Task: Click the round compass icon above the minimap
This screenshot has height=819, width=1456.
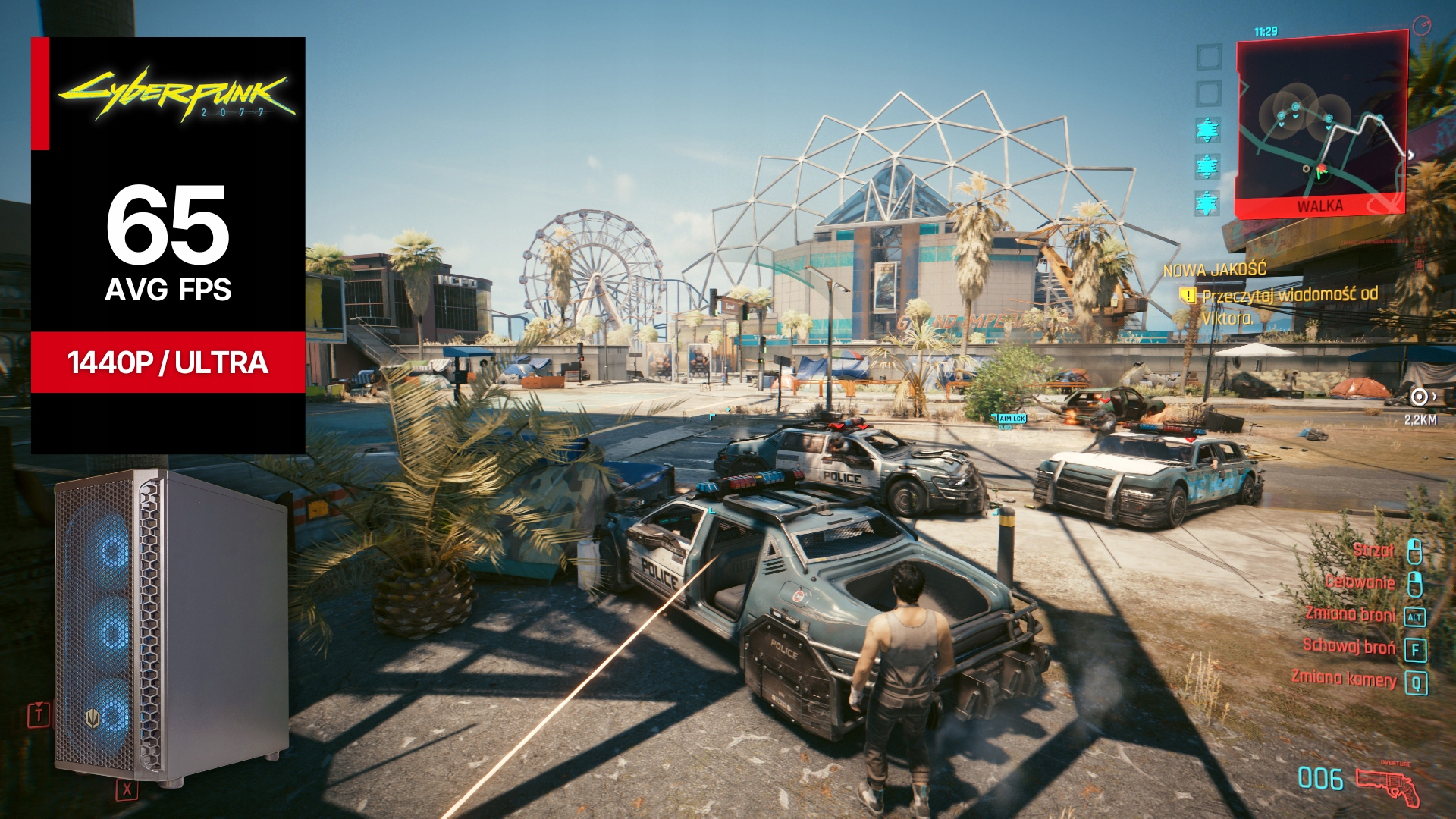Action: (x=1422, y=26)
